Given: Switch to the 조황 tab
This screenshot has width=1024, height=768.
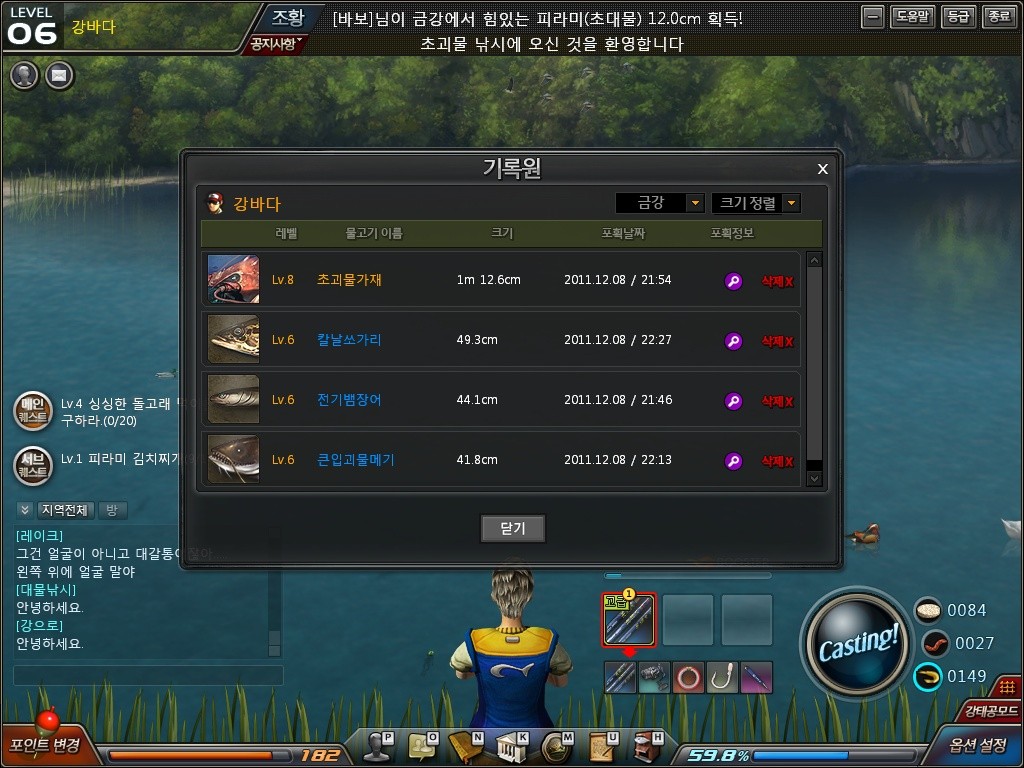Looking at the screenshot, I should click(x=287, y=17).
